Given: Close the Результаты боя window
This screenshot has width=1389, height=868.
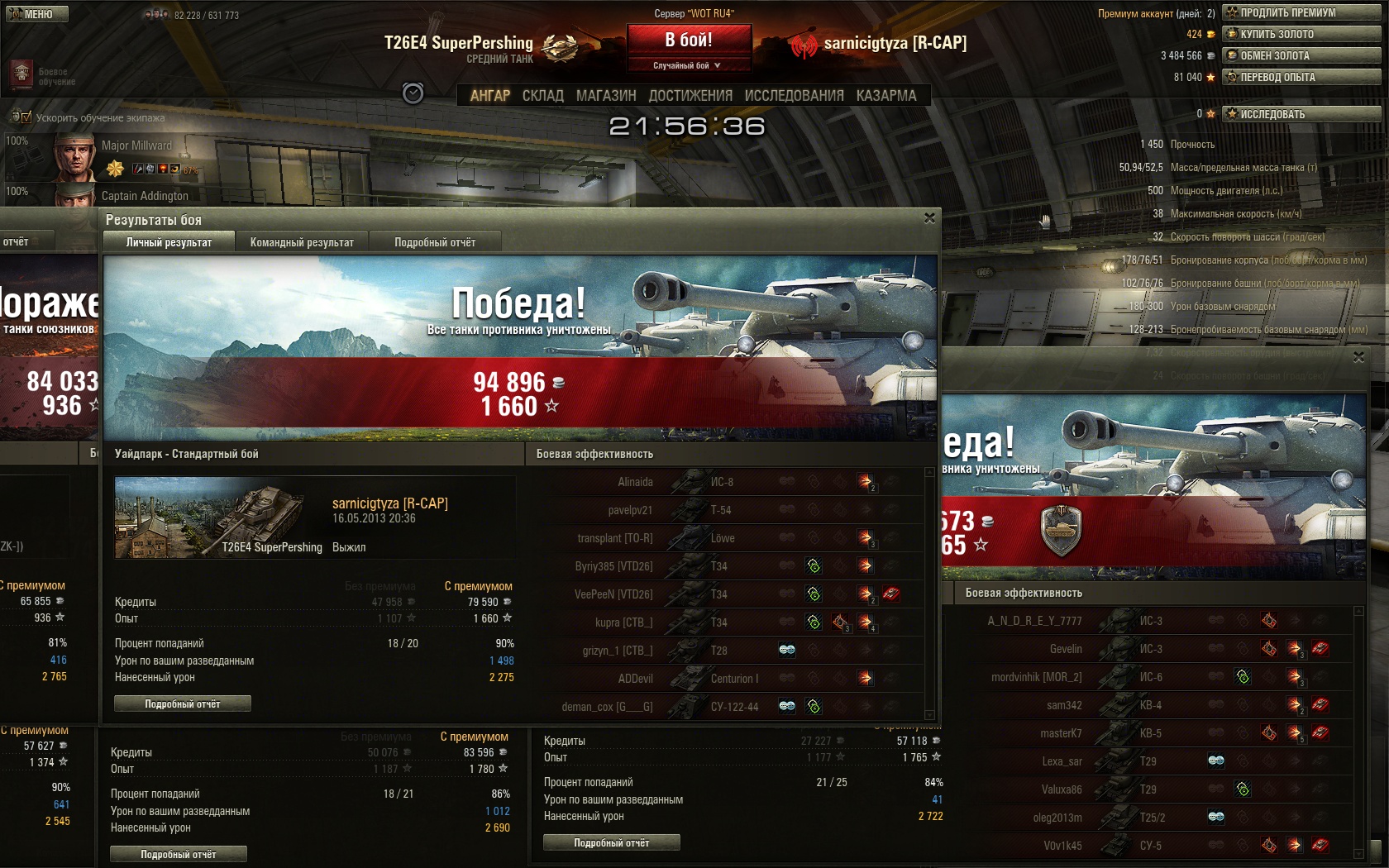Looking at the screenshot, I should (x=929, y=218).
